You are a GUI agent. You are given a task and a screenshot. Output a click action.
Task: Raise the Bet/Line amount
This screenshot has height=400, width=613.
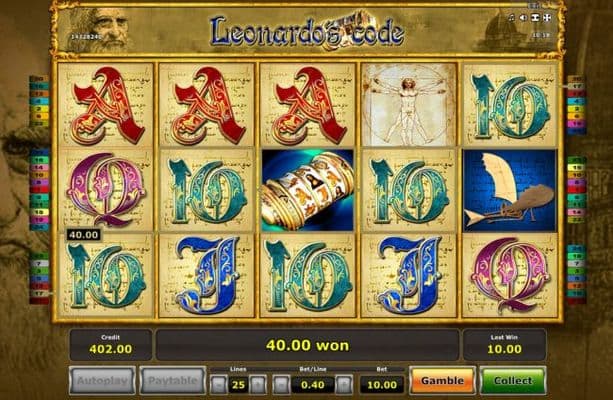343,384
